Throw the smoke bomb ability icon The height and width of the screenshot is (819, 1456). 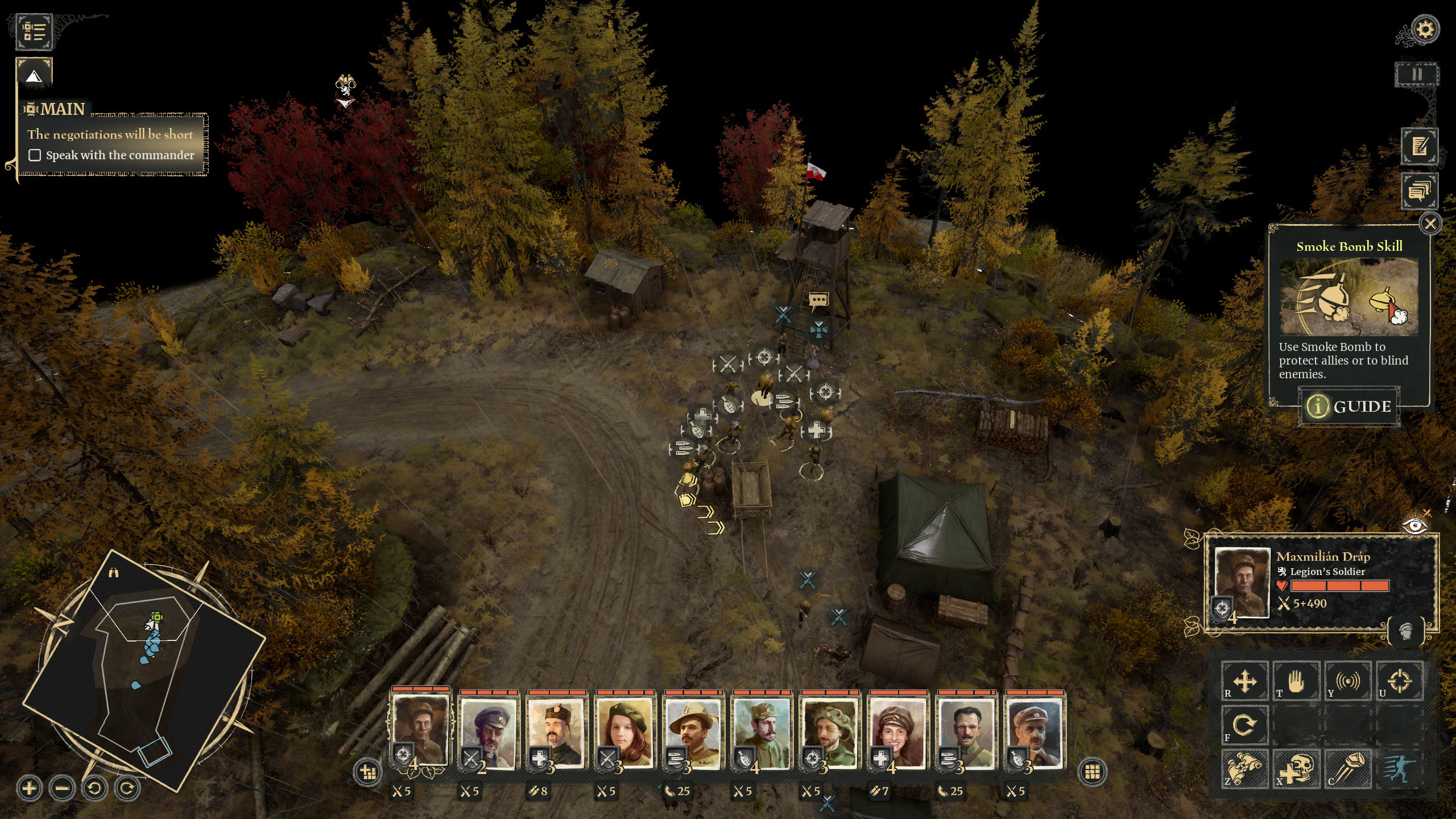coord(1347,769)
